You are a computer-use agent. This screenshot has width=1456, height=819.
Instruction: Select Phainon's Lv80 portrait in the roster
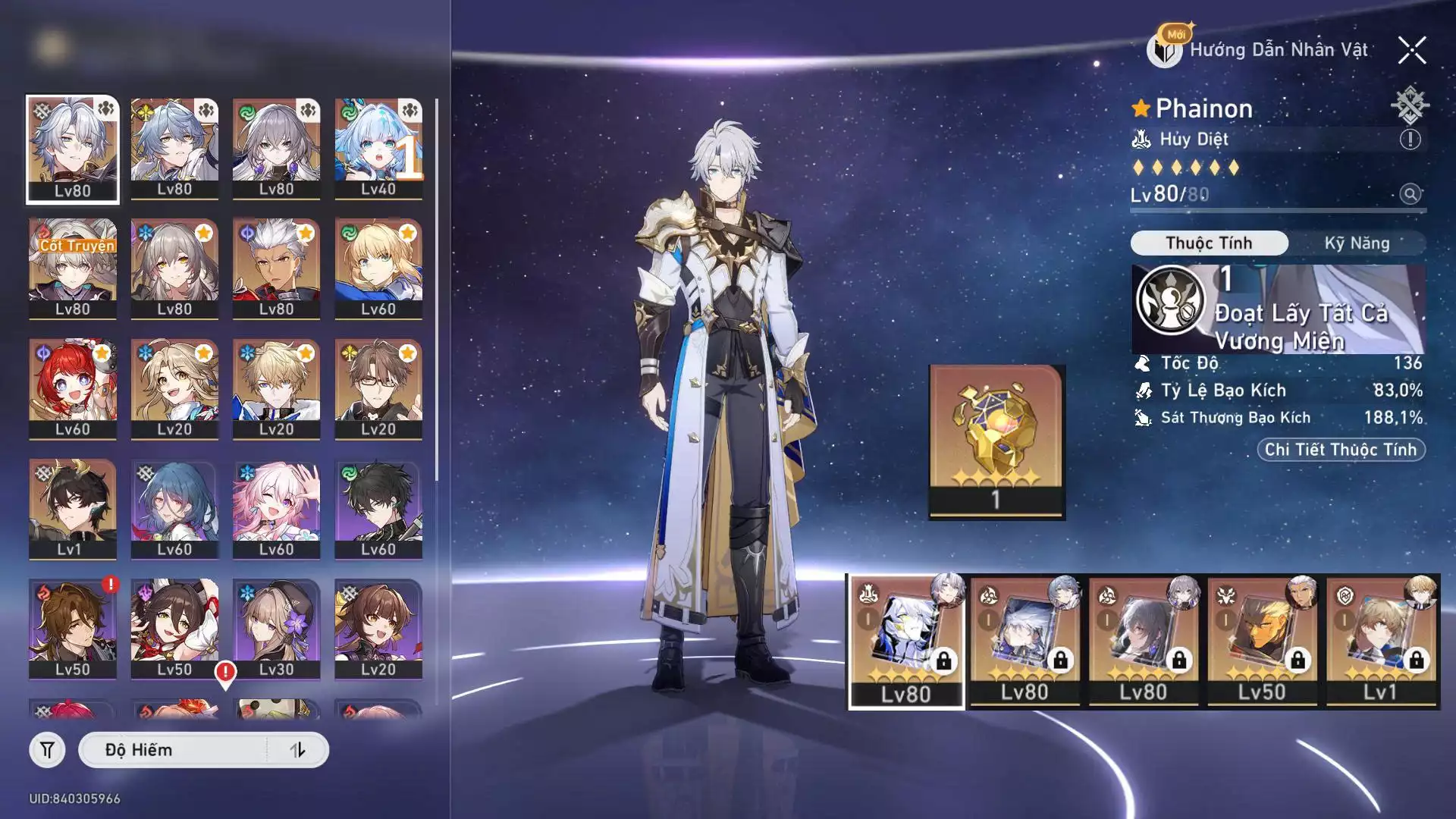(x=73, y=149)
